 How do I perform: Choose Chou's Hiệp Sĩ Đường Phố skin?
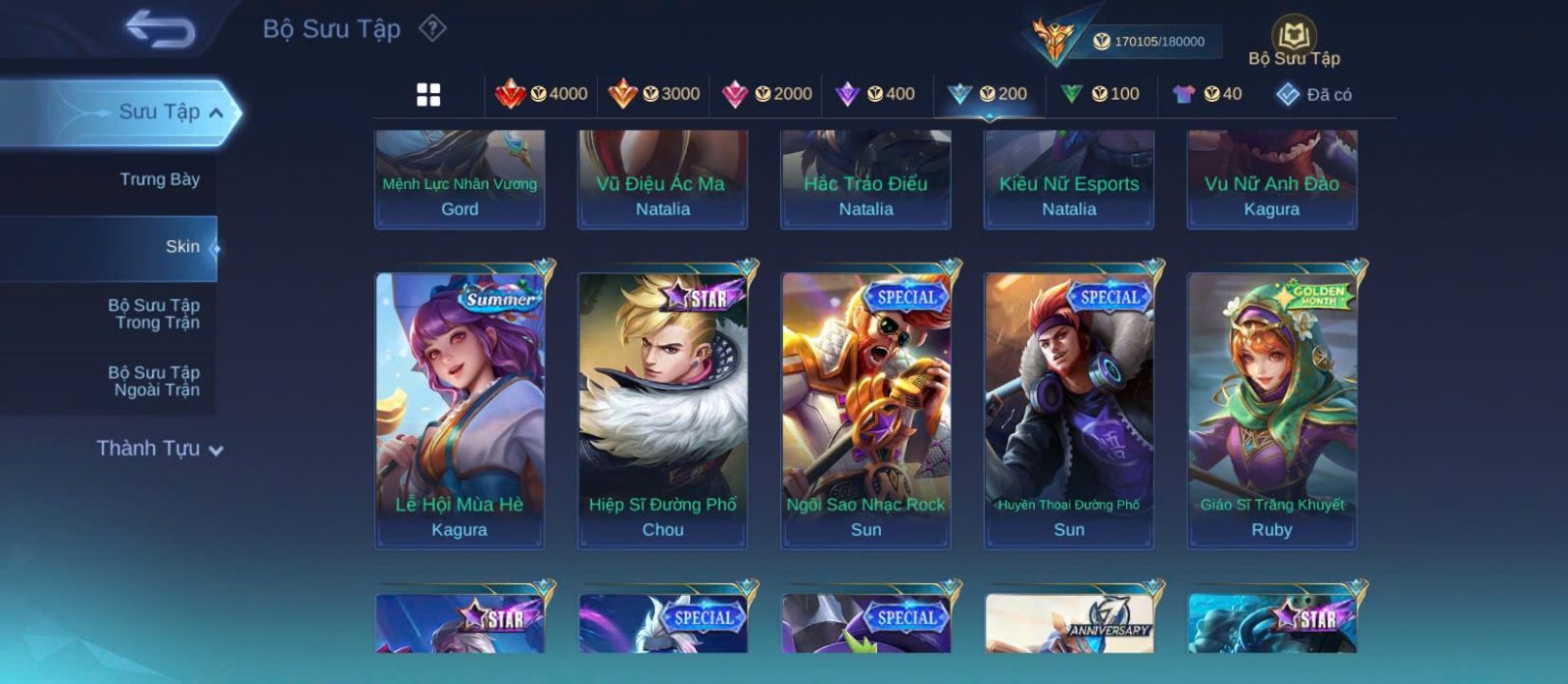[662, 410]
